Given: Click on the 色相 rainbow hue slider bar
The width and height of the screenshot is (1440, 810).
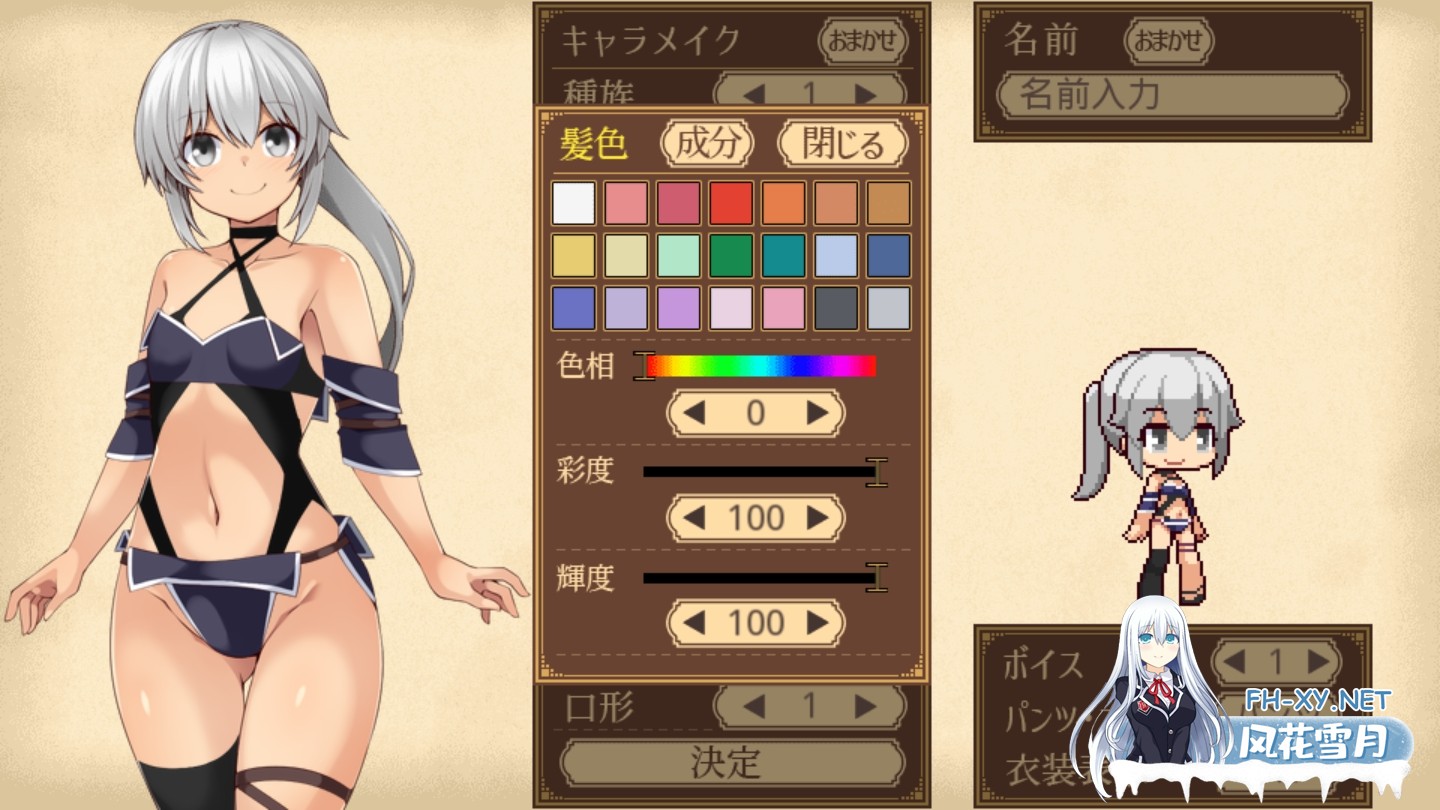Looking at the screenshot, I should click(760, 364).
